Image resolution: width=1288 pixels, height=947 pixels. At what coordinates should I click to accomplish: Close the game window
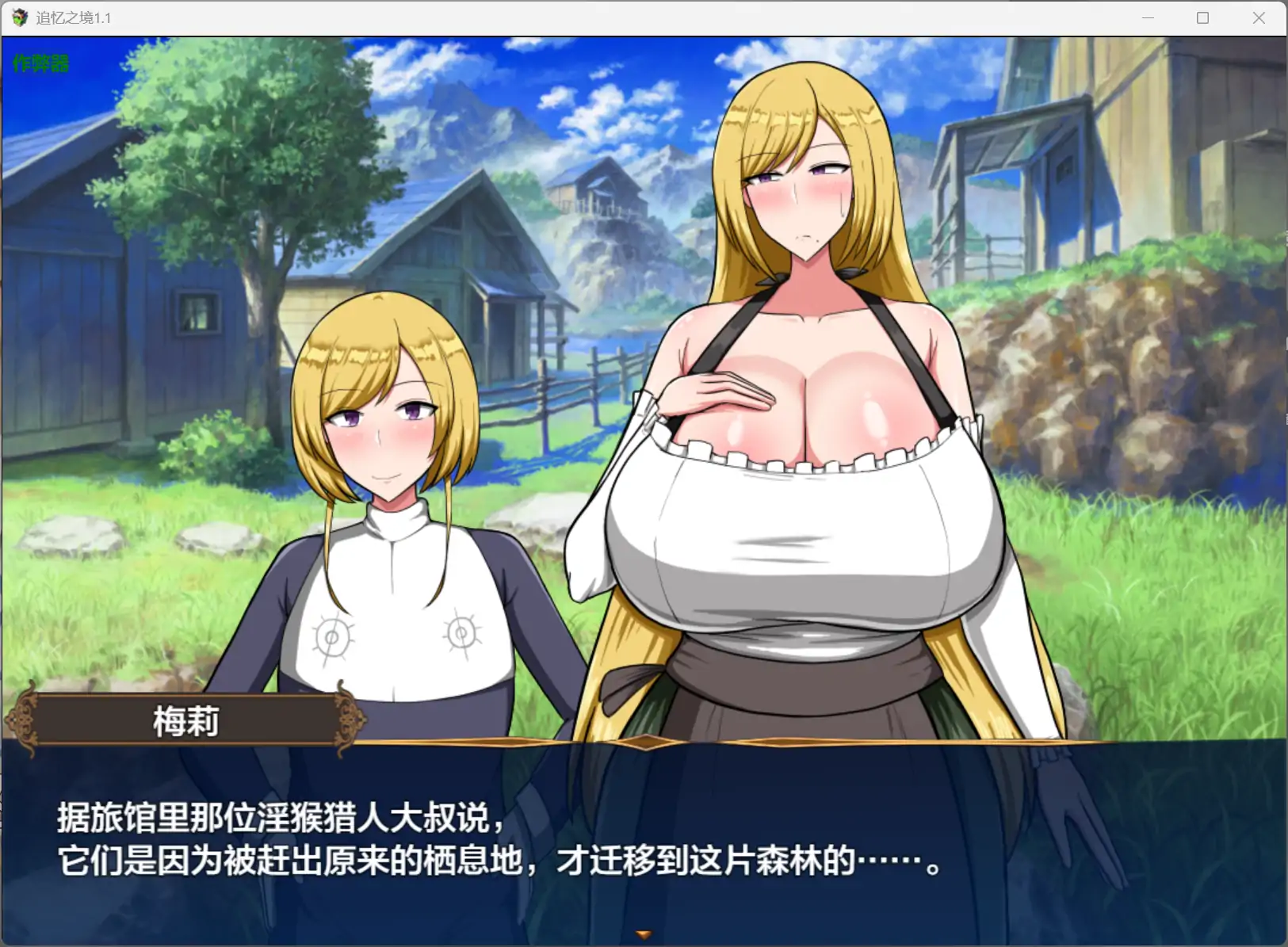coord(1259,18)
